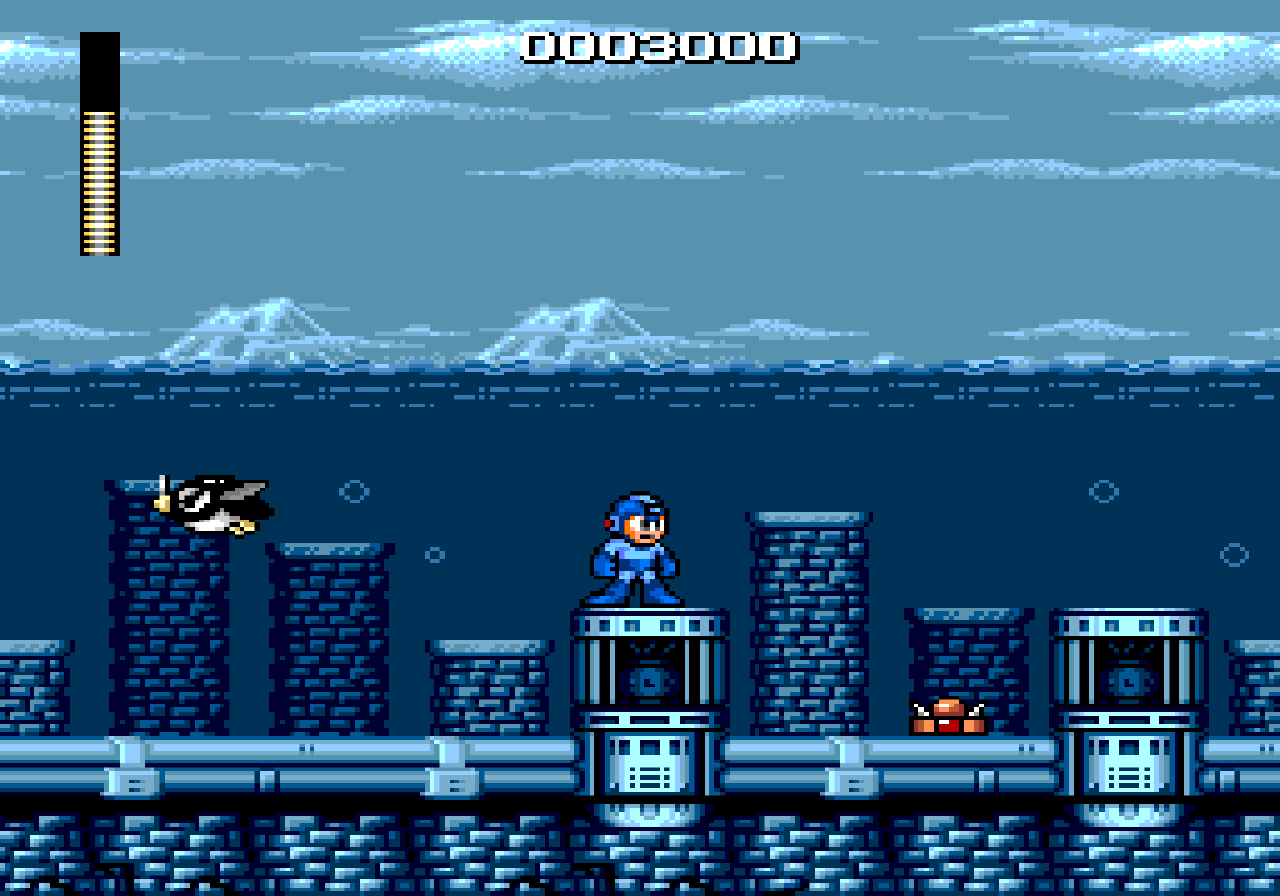
Task: Click the grated vent below the center platform
Action: point(650,775)
